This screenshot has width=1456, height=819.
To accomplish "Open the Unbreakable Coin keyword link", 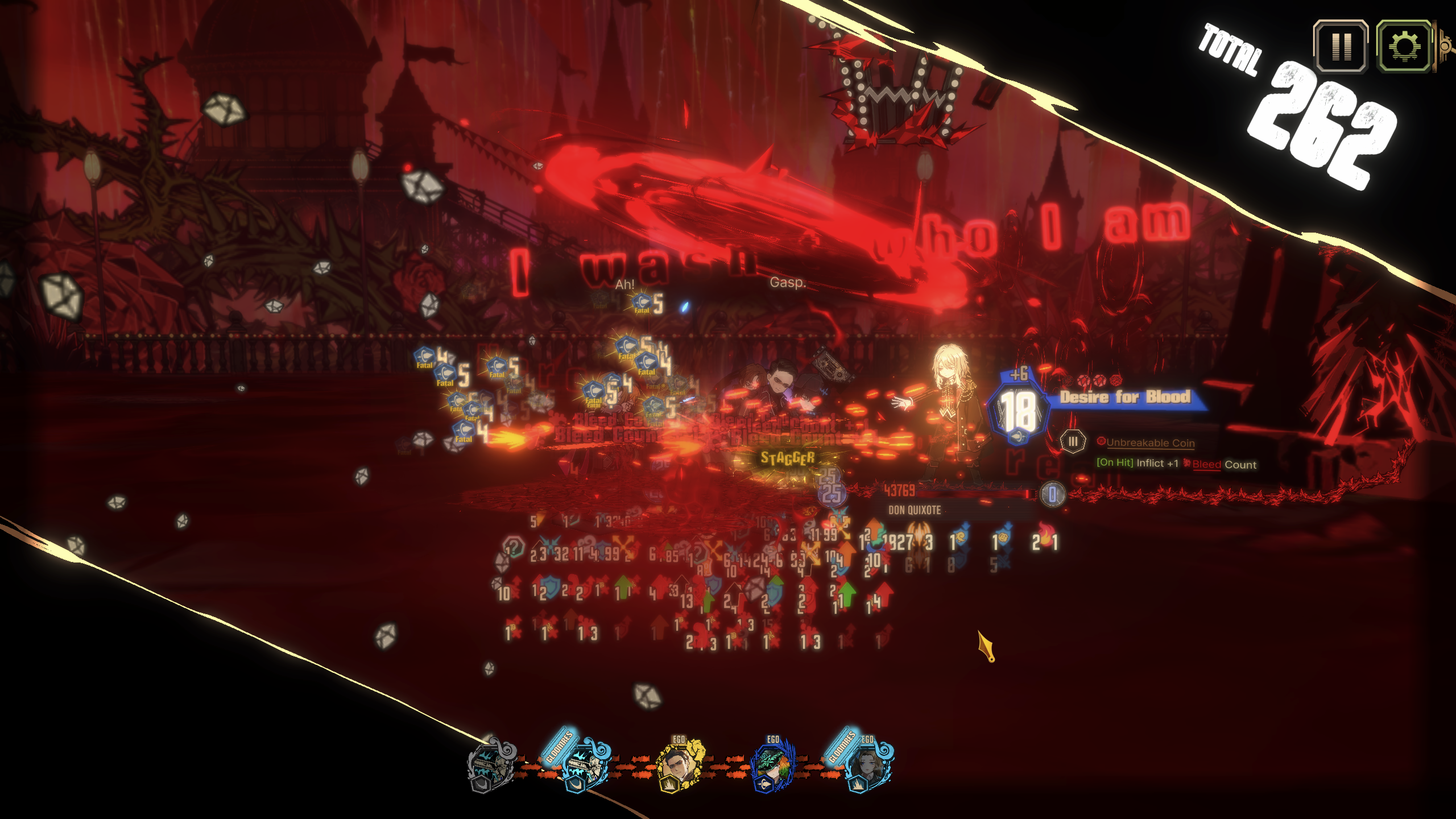I will click(1150, 442).
